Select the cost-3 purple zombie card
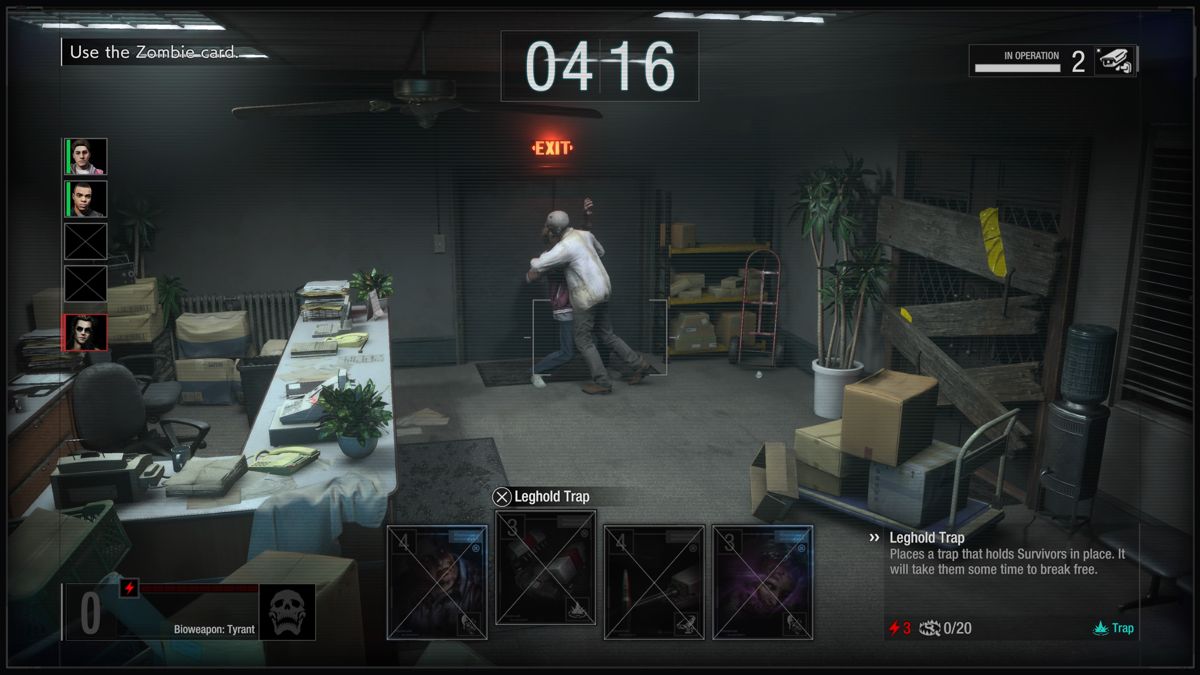 pos(762,581)
